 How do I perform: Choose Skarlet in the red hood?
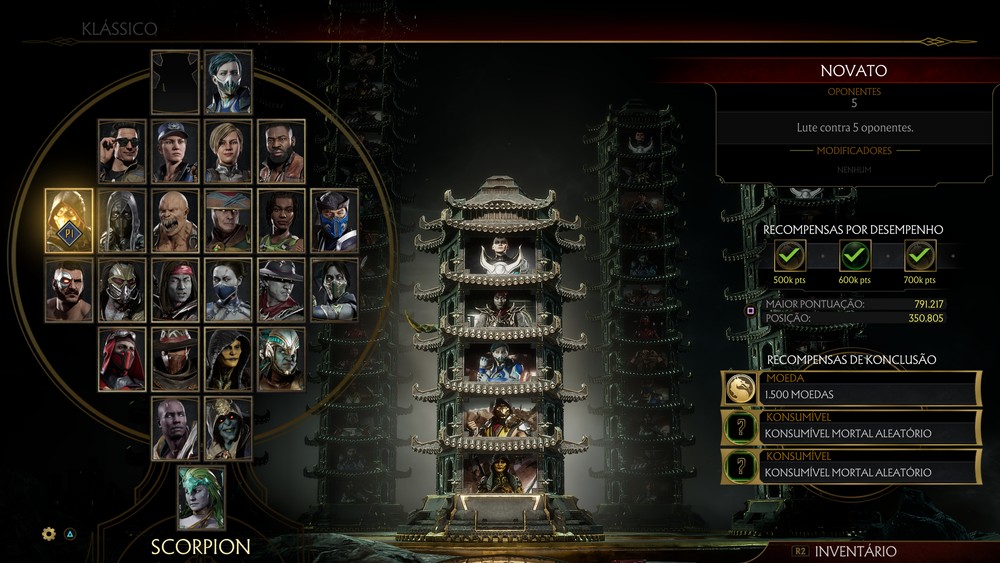tap(122, 358)
